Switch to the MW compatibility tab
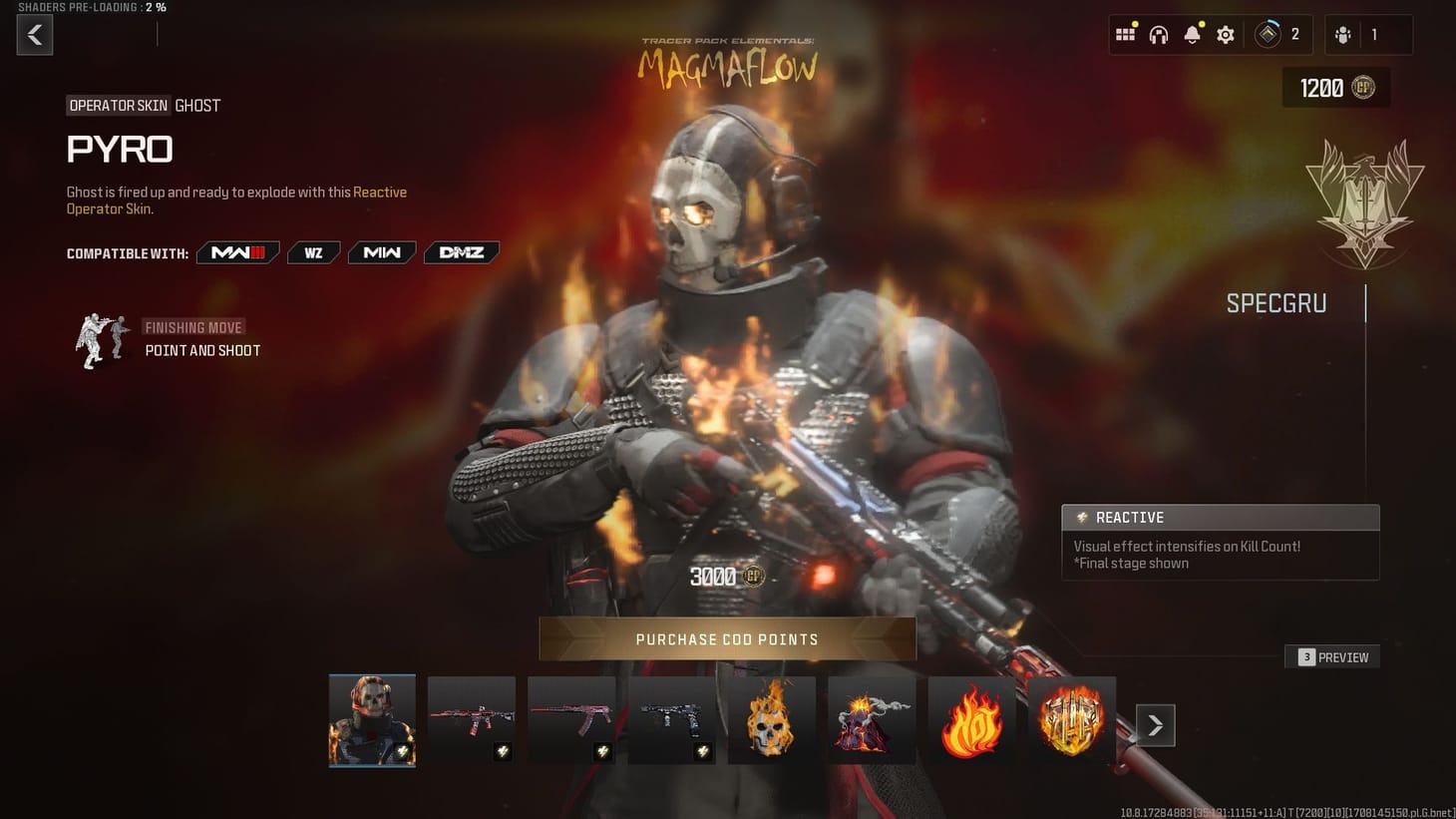 tap(381, 252)
